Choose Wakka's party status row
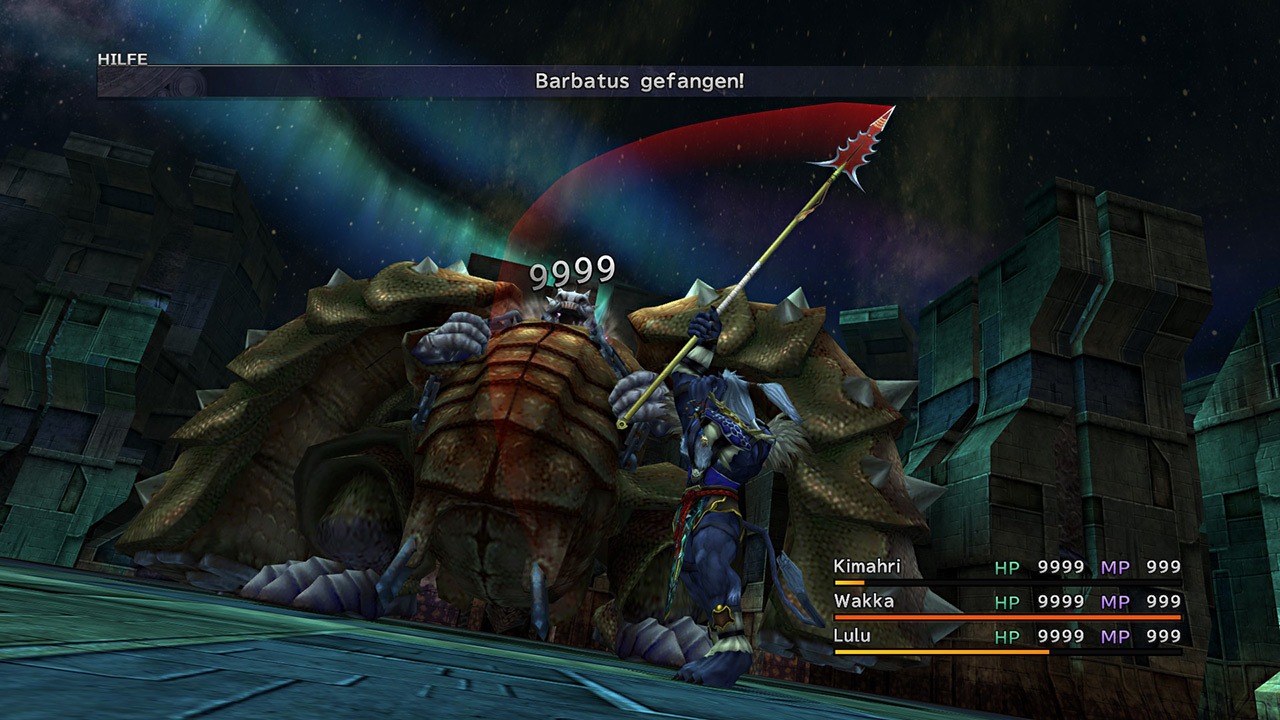Screen dimensions: 1280x720 [1007, 602]
